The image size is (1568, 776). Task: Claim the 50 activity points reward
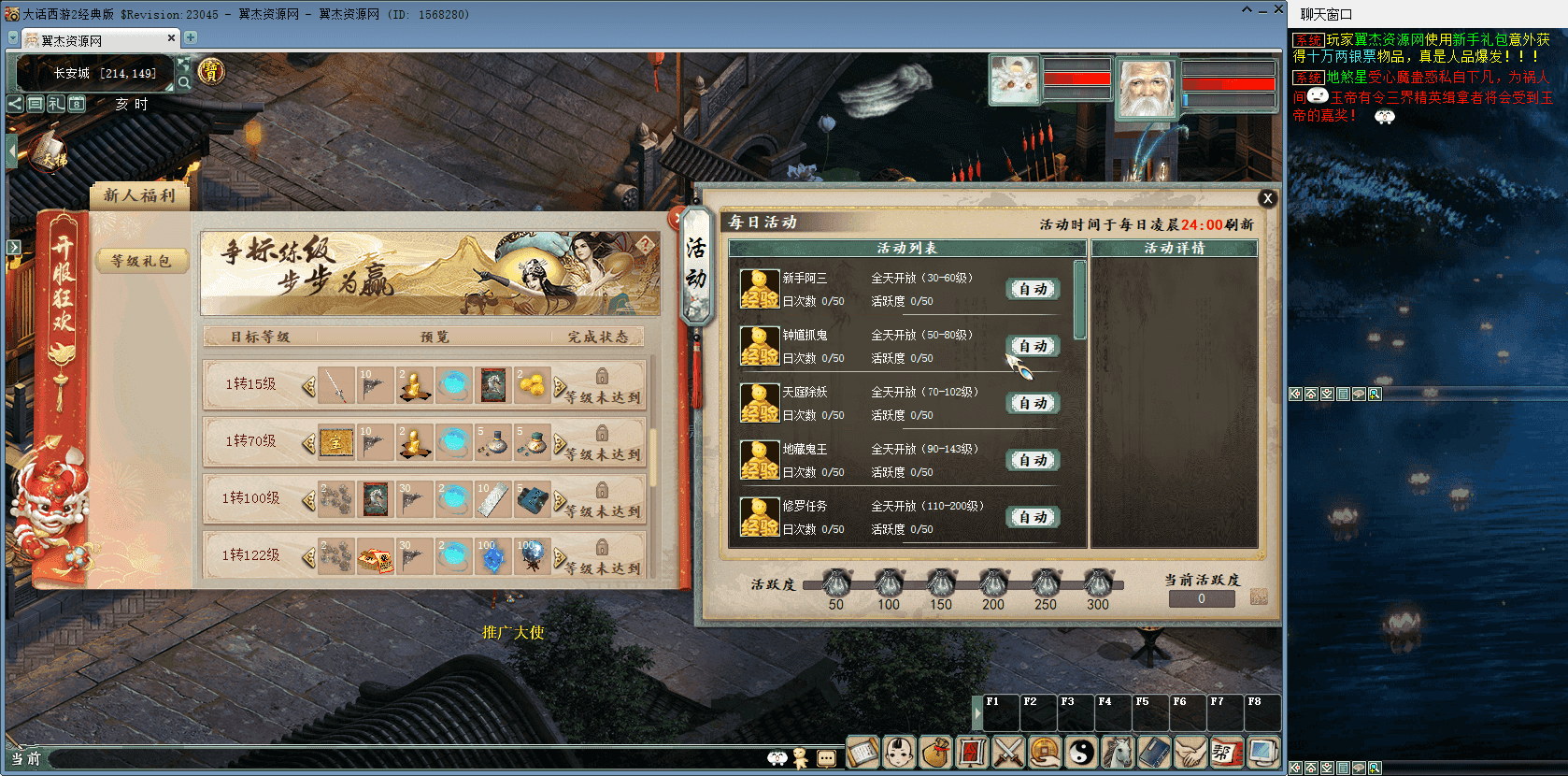point(835,583)
